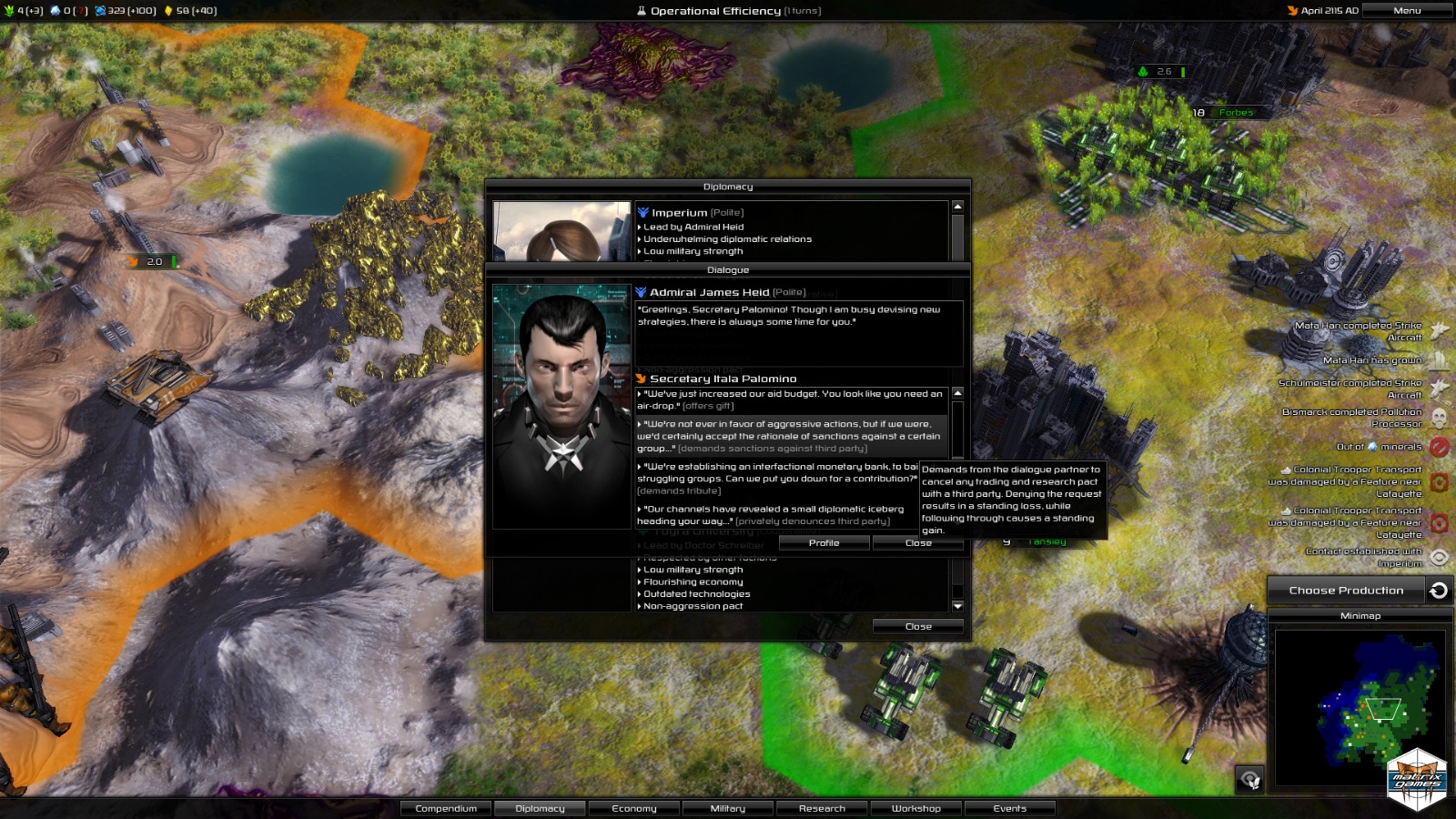1456x819 pixels.
Task: Open the top-right Menu button
Action: tap(1406, 11)
